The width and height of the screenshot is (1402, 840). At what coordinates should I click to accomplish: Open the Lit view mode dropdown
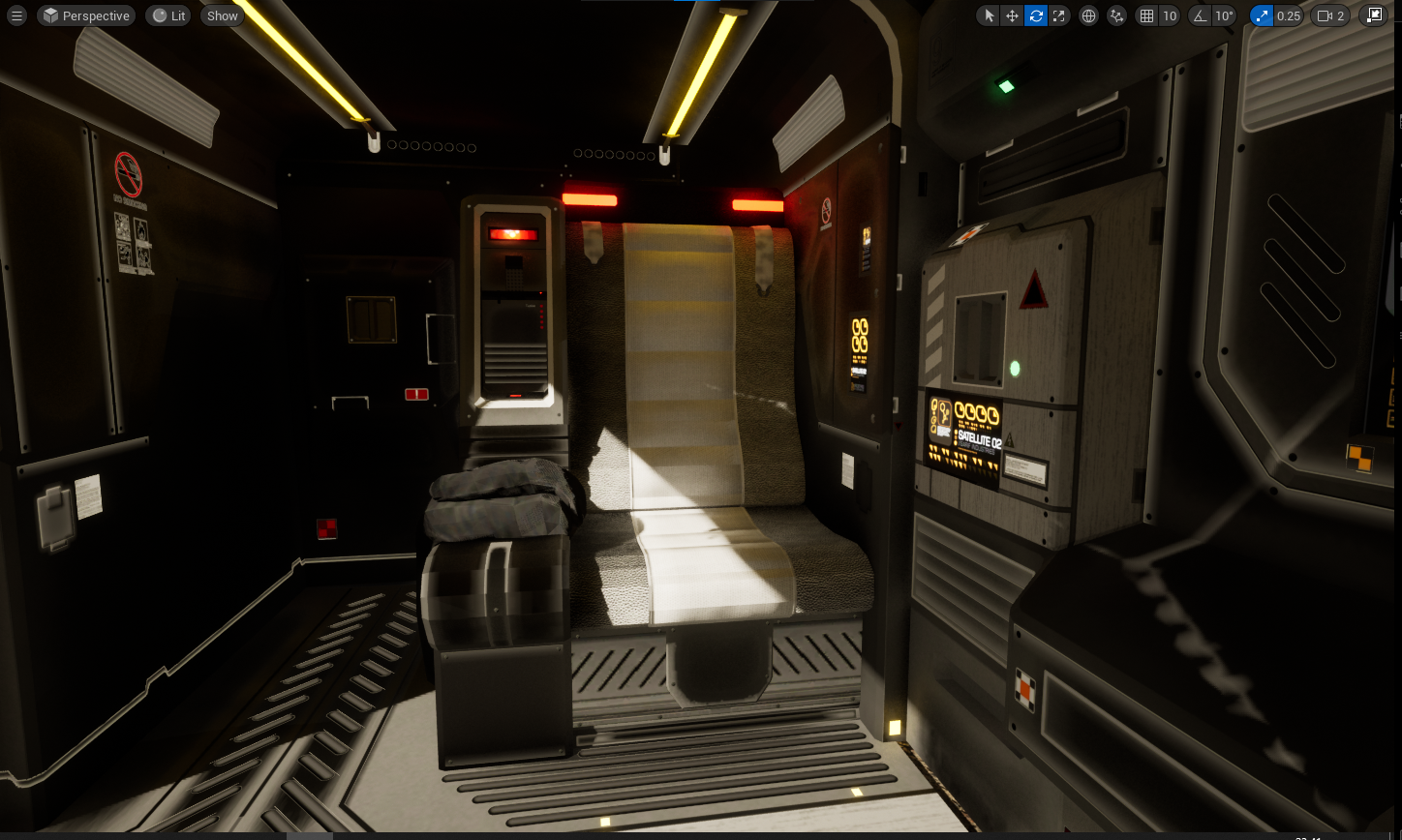168,15
